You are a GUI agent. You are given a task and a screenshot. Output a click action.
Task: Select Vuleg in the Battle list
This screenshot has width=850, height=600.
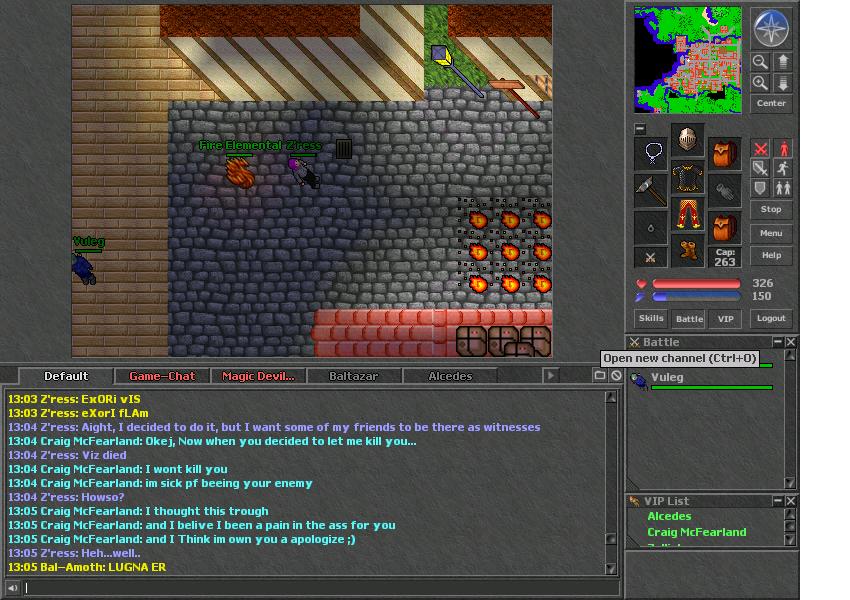(x=667, y=378)
